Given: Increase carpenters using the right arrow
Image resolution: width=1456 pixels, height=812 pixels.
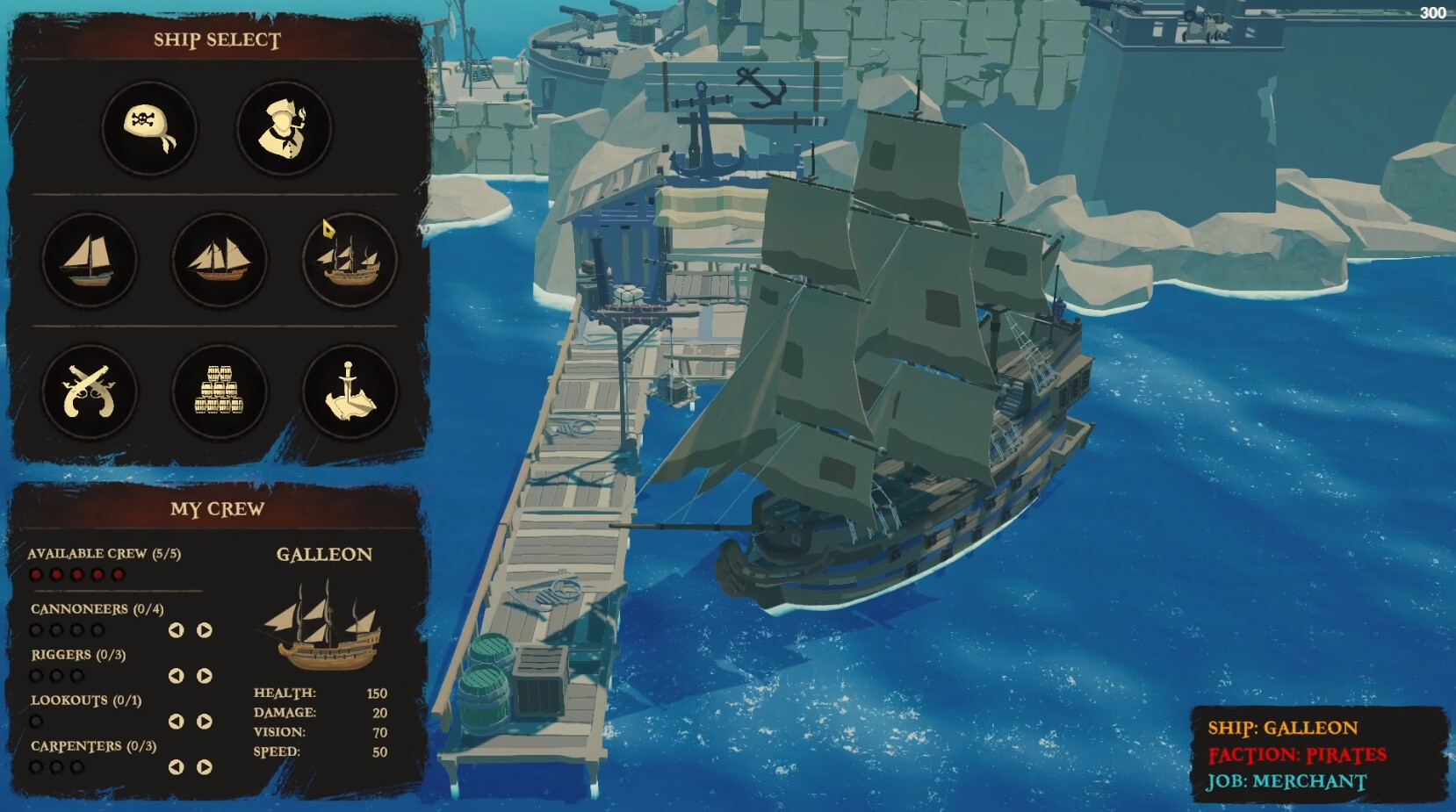Looking at the screenshot, I should click(x=204, y=766).
